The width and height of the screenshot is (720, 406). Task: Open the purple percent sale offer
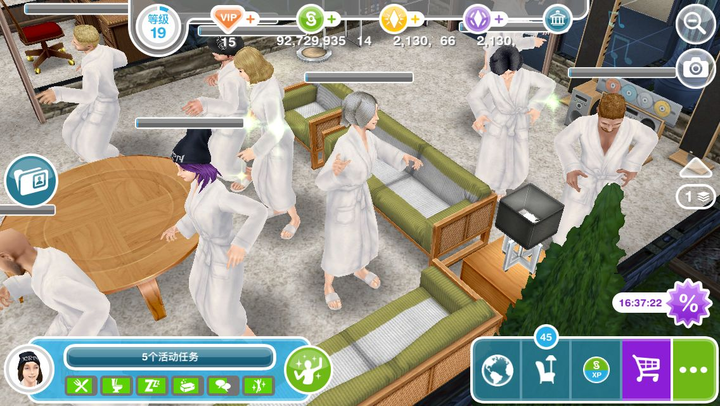tap(688, 301)
